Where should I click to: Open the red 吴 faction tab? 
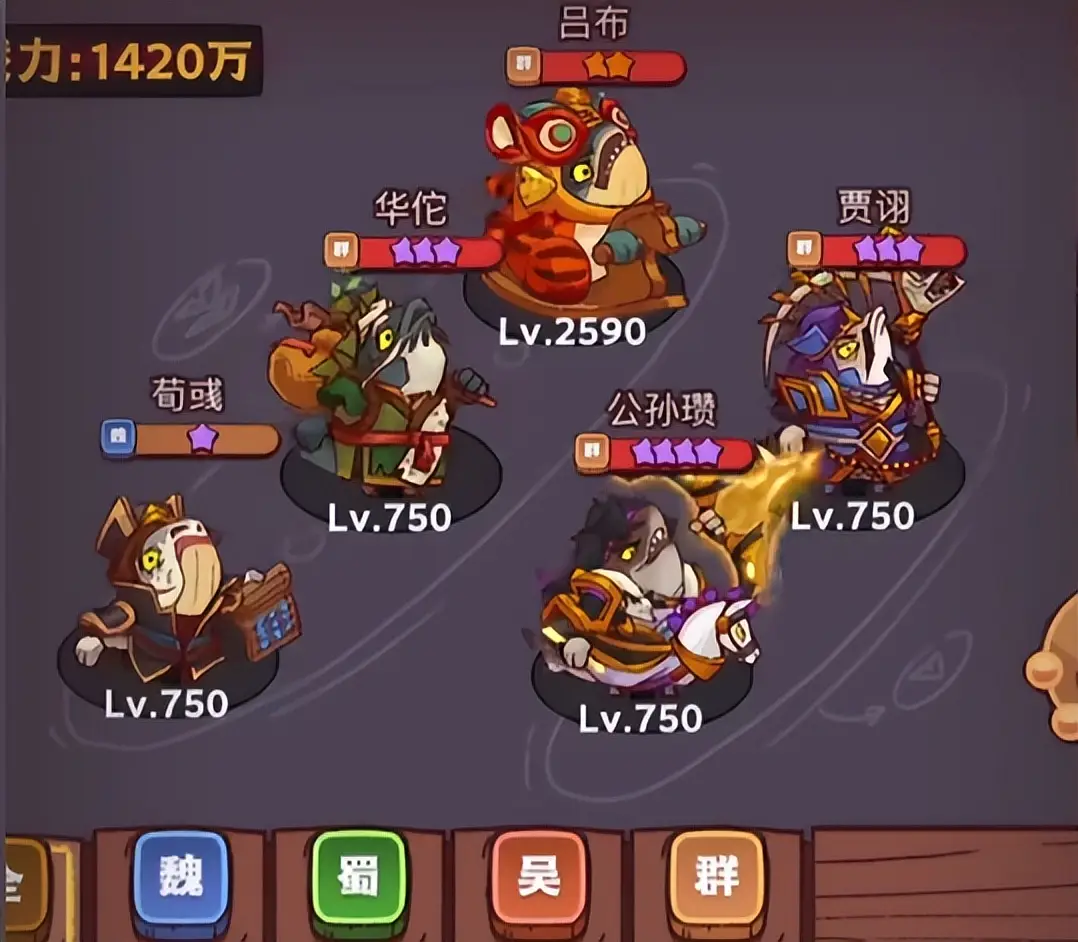[538, 877]
